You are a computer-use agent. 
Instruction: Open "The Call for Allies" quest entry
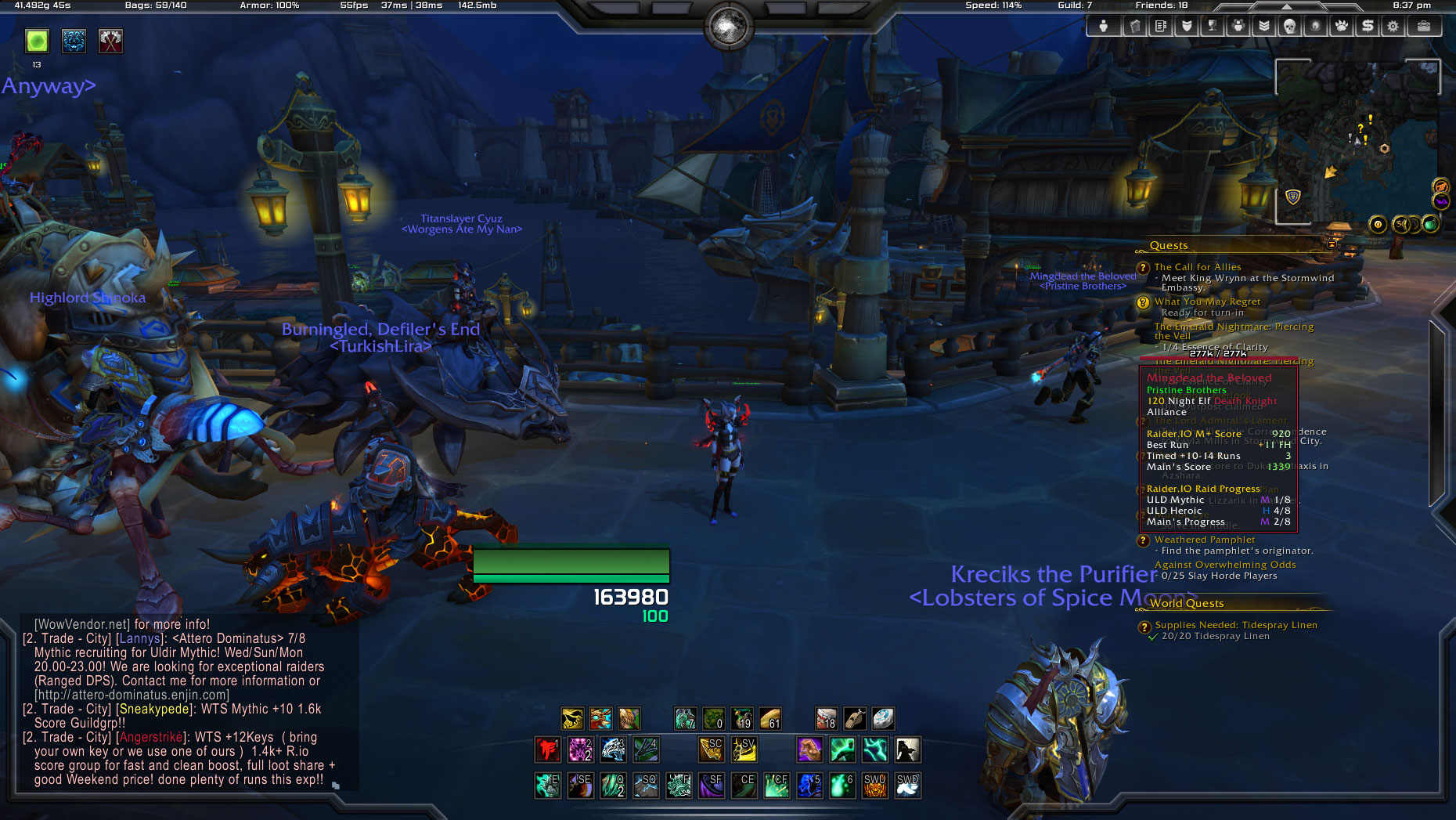coord(1198,267)
